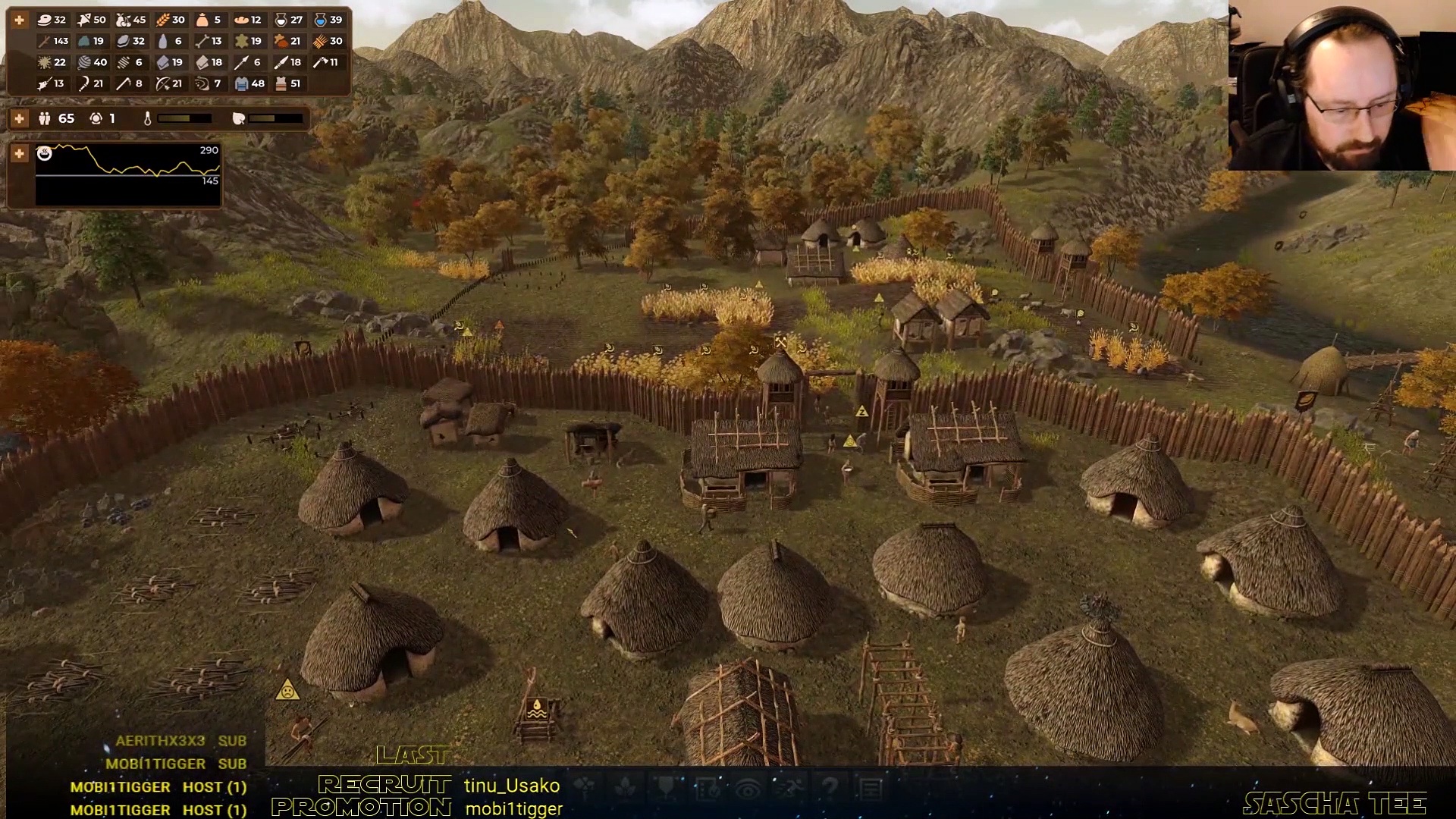The image size is (1456, 819).
Task: Click the leaf plant icon in bottom toolbar
Action: click(x=626, y=789)
